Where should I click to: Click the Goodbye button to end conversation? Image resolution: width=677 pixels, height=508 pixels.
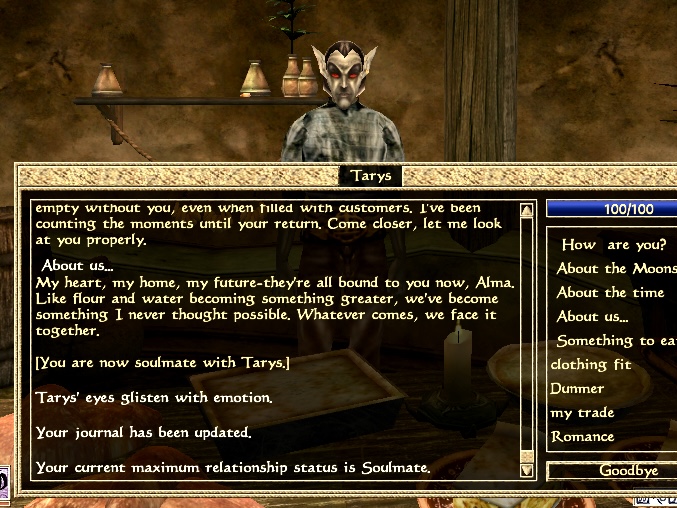click(x=612, y=470)
